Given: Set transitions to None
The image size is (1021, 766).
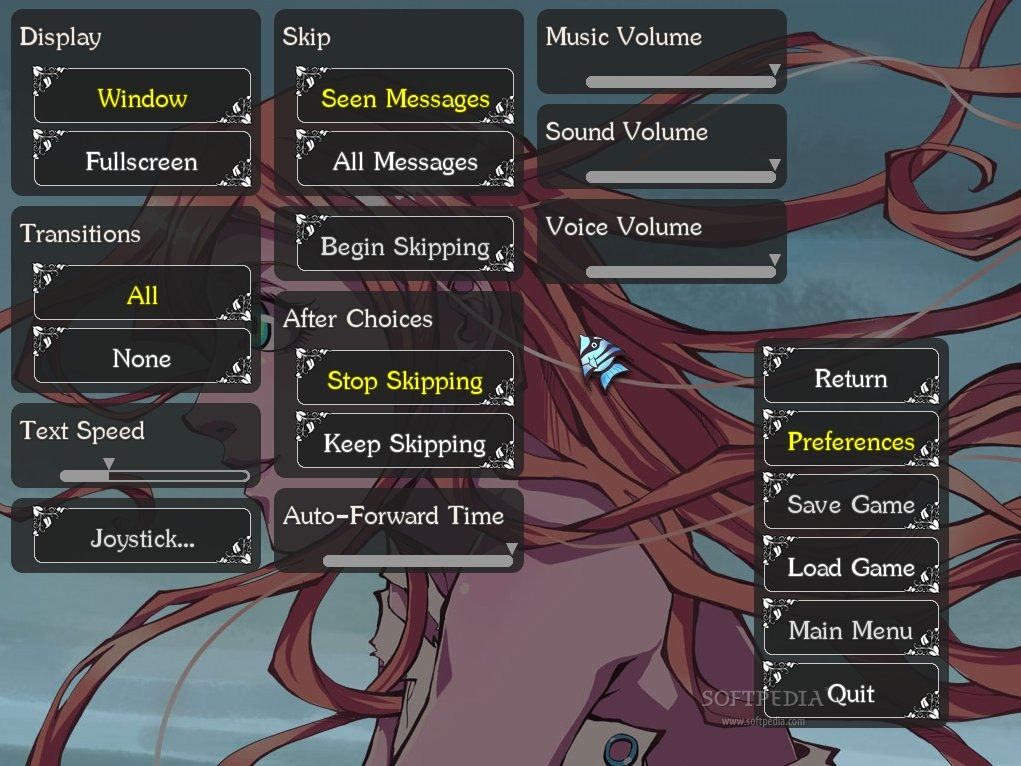Looking at the screenshot, I should pyautogui.click(x=142, y=358).
